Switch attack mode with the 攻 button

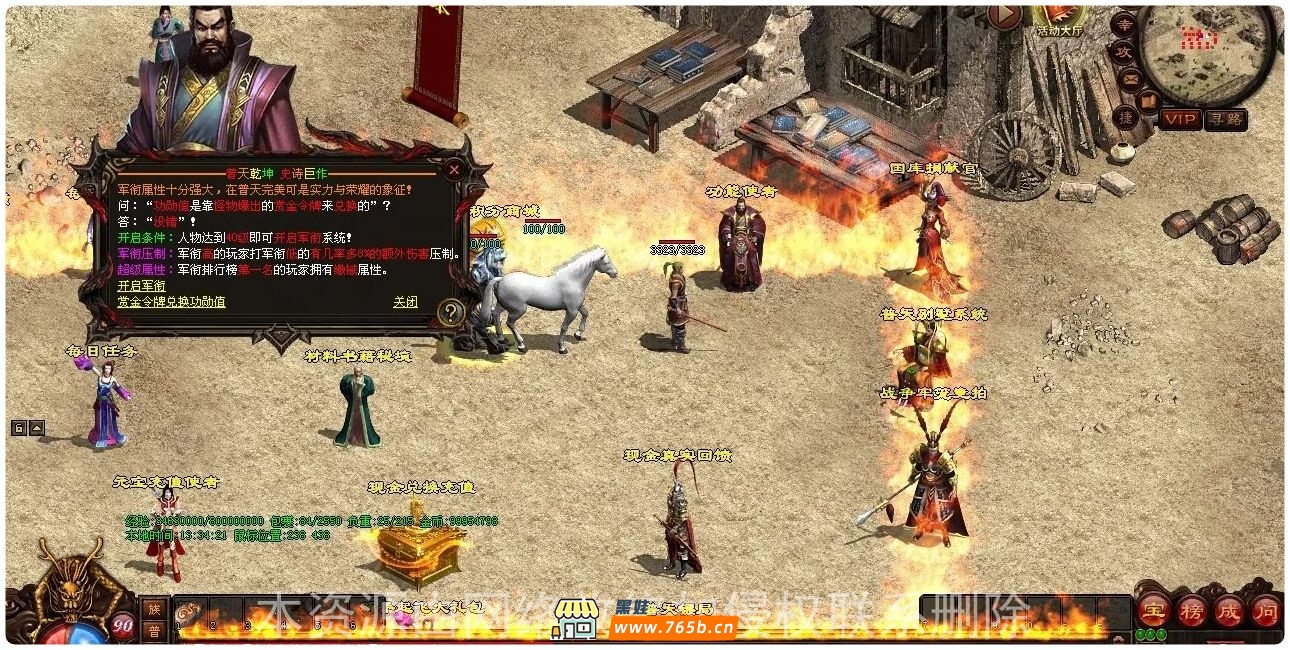point(1123,52)
